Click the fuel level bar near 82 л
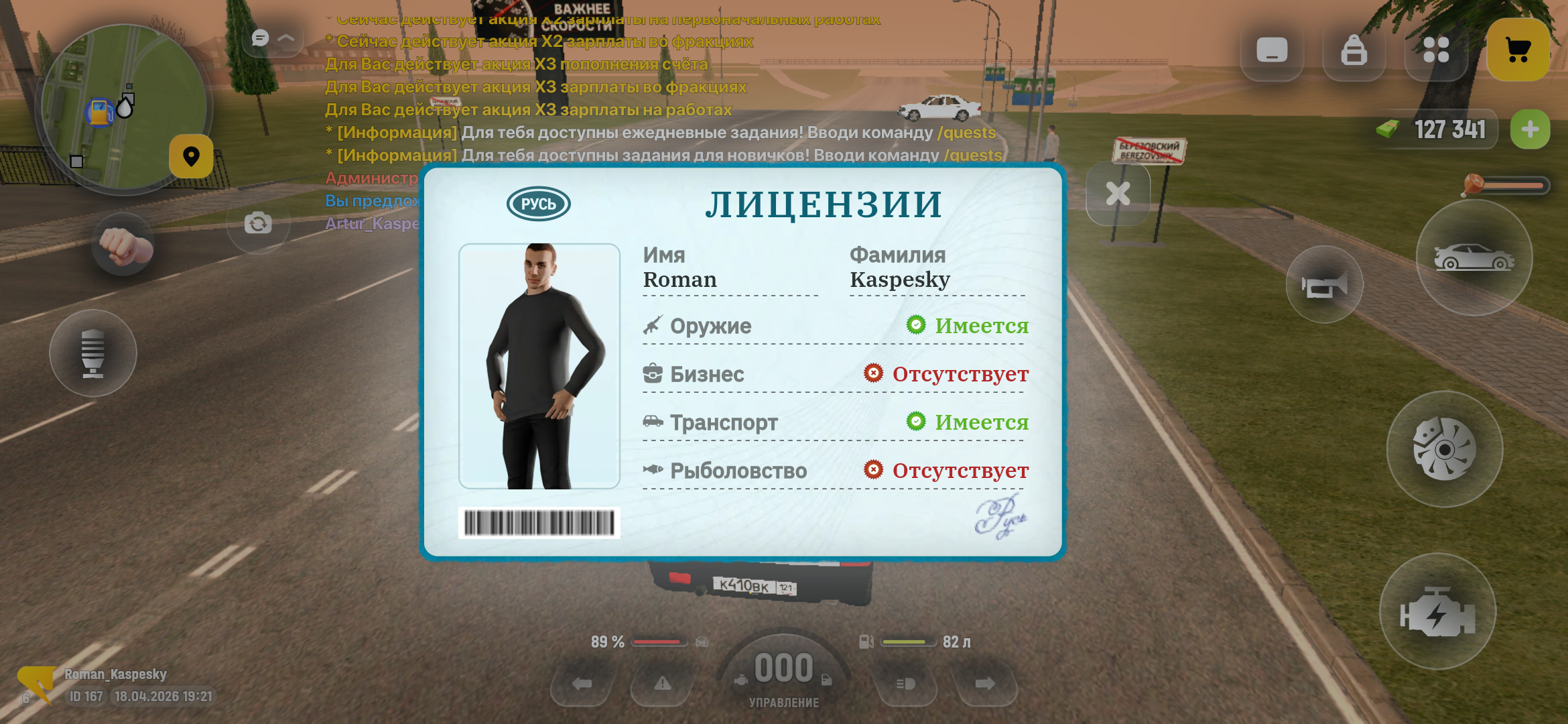Screen dimensions: 1568x724 click(908, 642)
